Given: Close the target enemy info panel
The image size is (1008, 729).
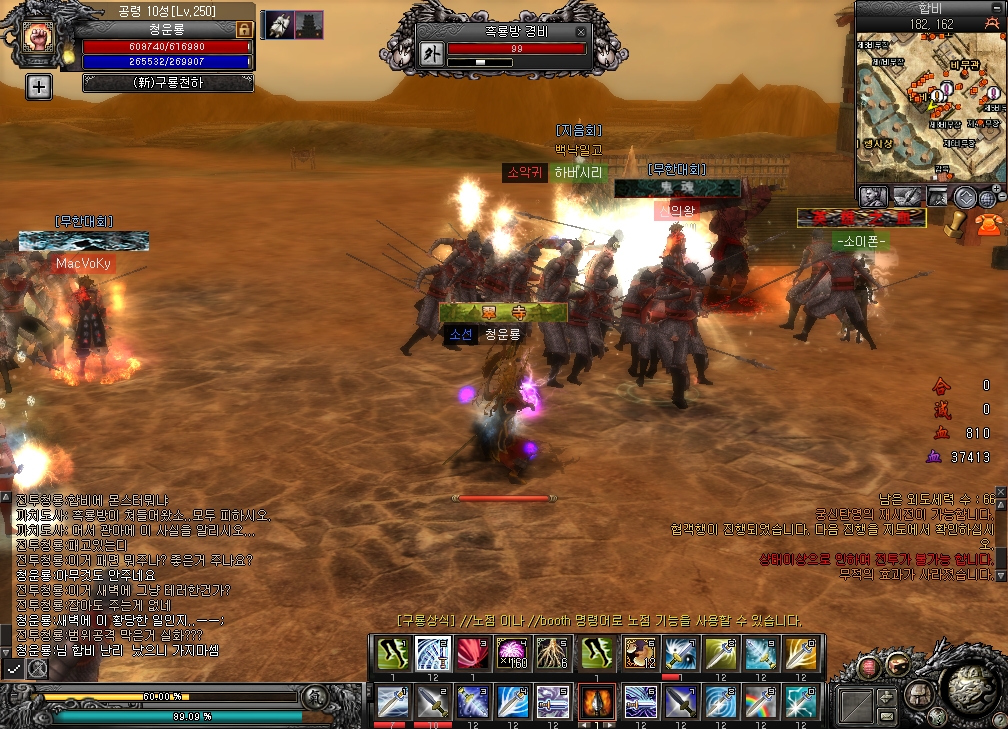Looking at the screenshot, I should (x=579, y=32).
